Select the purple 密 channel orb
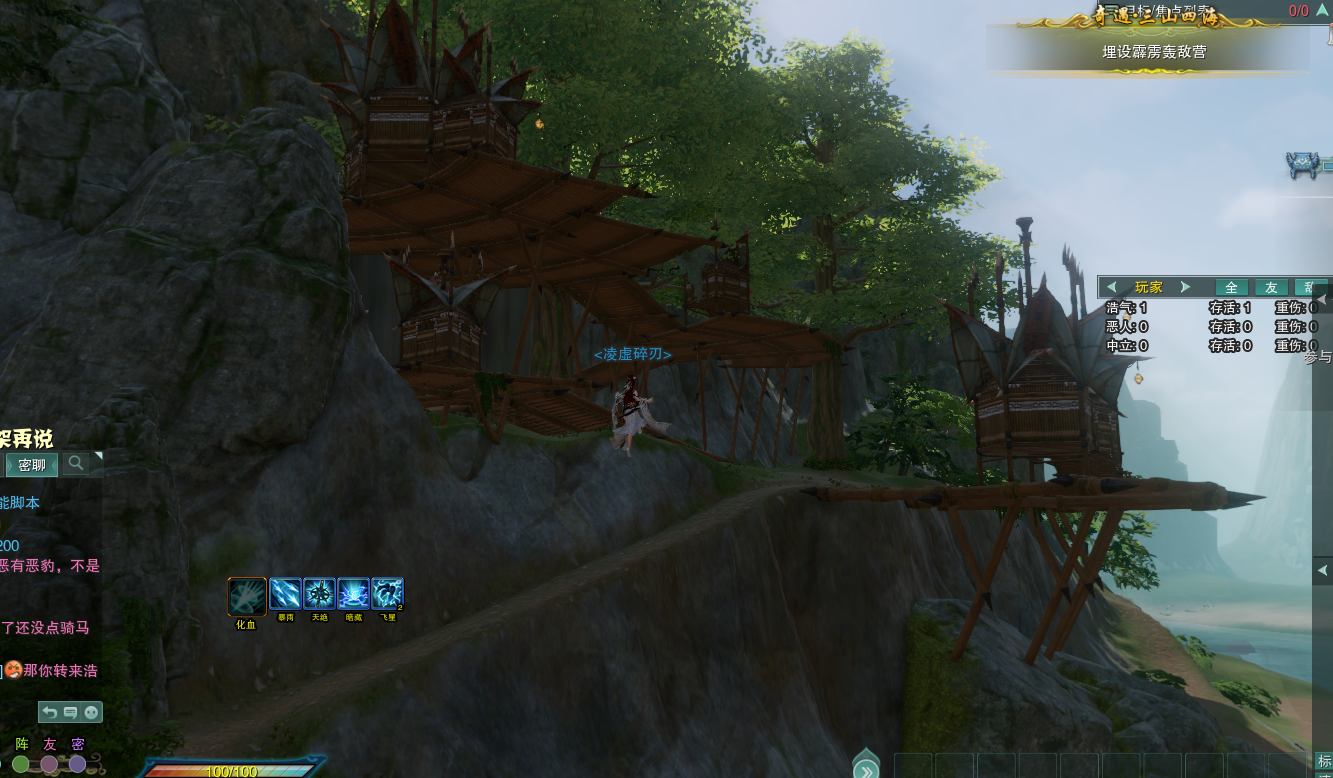1333x778 pixels. pyautogui.click(x=77, y=764)
